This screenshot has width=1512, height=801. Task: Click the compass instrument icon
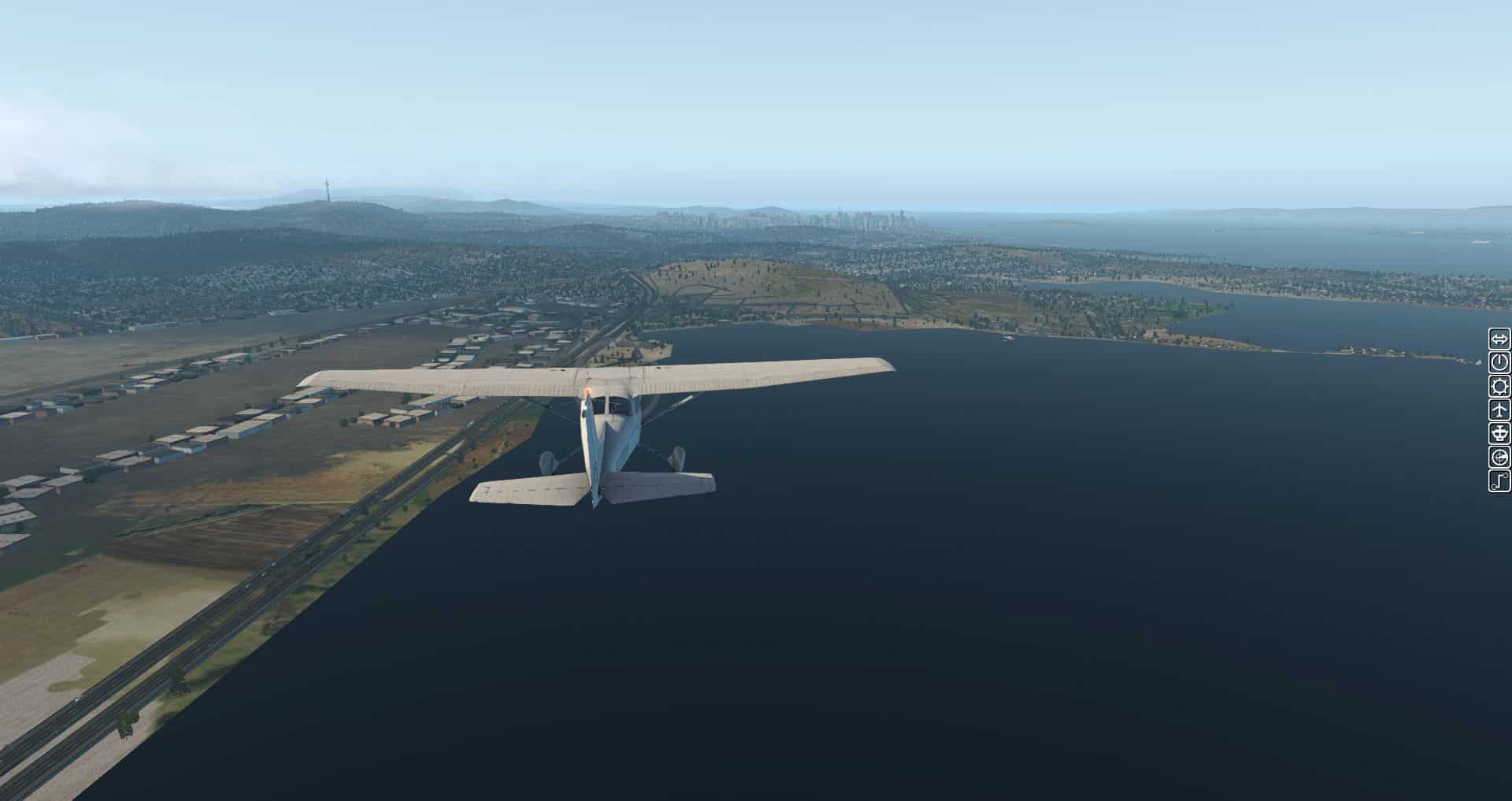coord(1499,458)
